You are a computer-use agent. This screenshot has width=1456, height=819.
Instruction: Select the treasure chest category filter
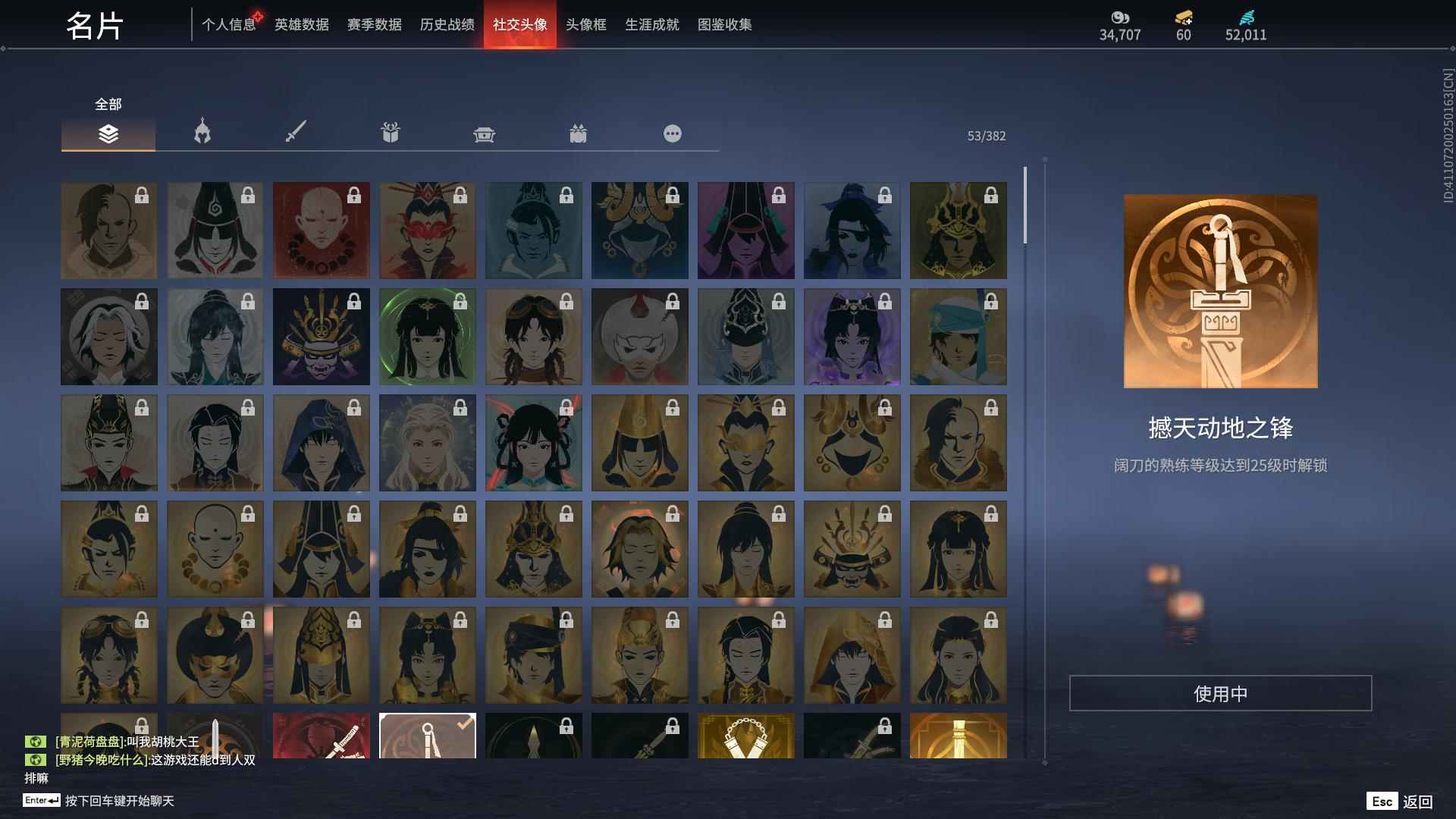click(485, 134)
